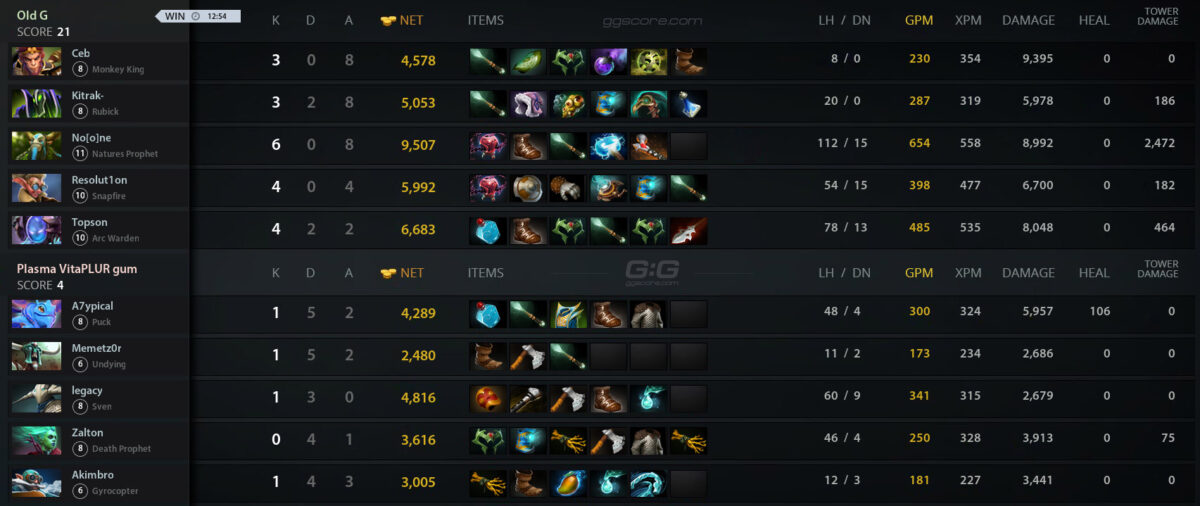This screenshot has width=1200, height=506.
Task: Select Akimbro's Gyrocopter portrait
Action: click(36, 483)
